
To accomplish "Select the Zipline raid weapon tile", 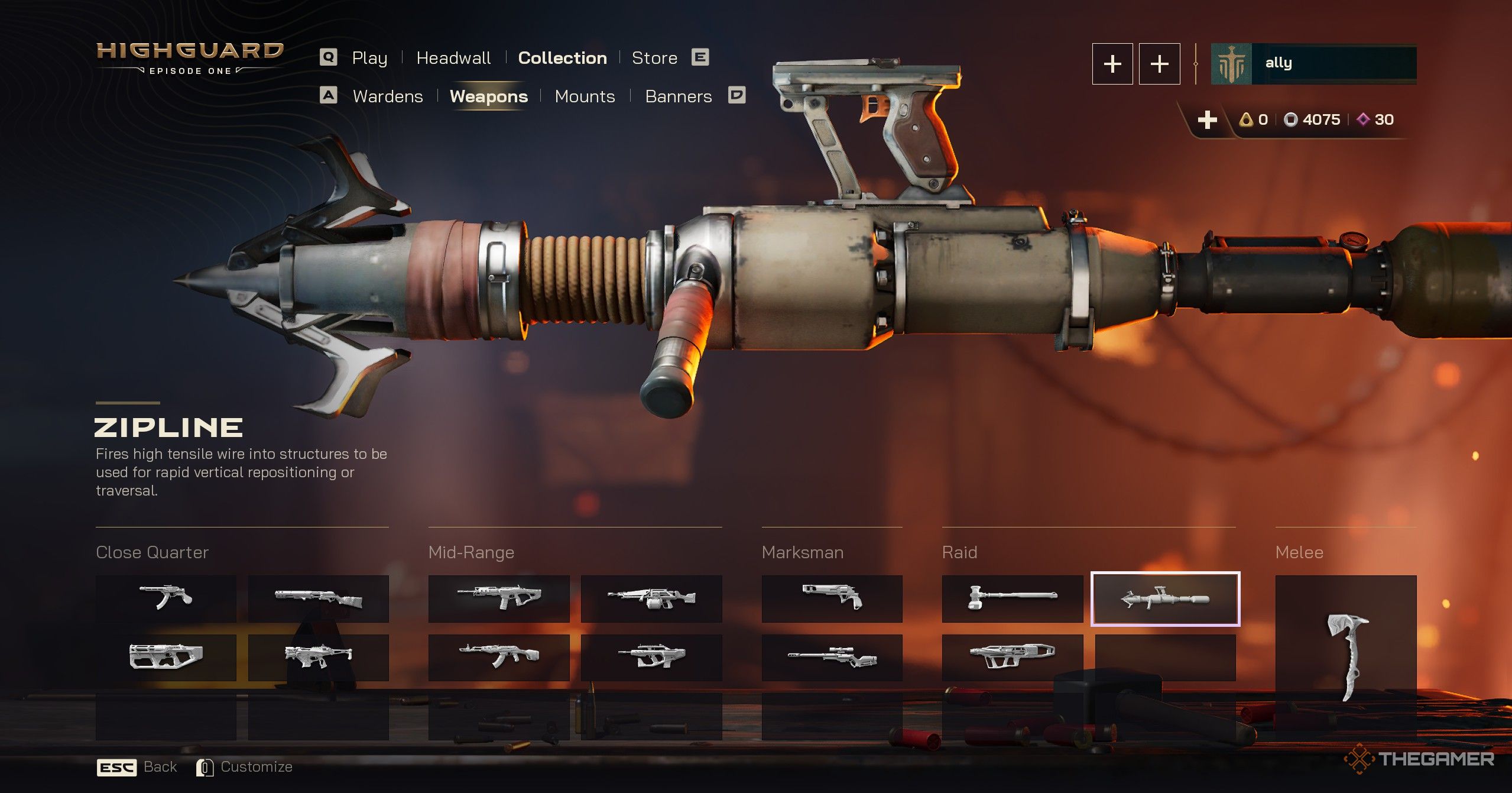I will (1165, 599).
